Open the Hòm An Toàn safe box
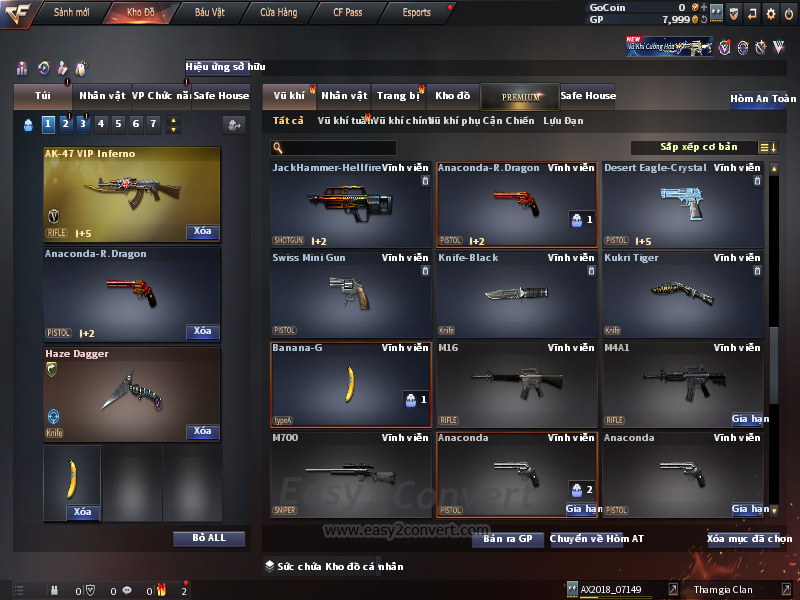This screenshot has width=800, height=600. pos(763,99)
